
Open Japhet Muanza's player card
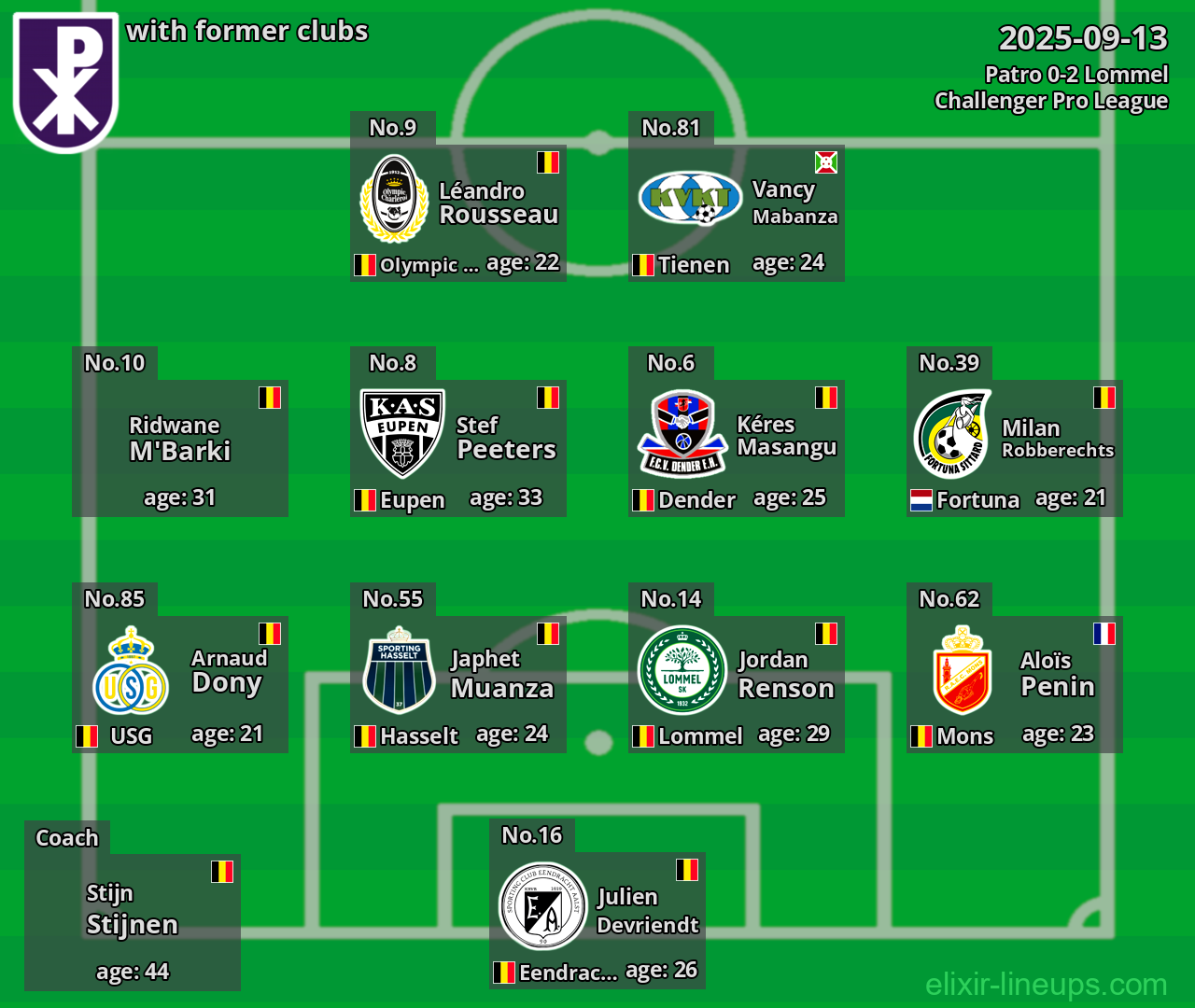point(458,684)
